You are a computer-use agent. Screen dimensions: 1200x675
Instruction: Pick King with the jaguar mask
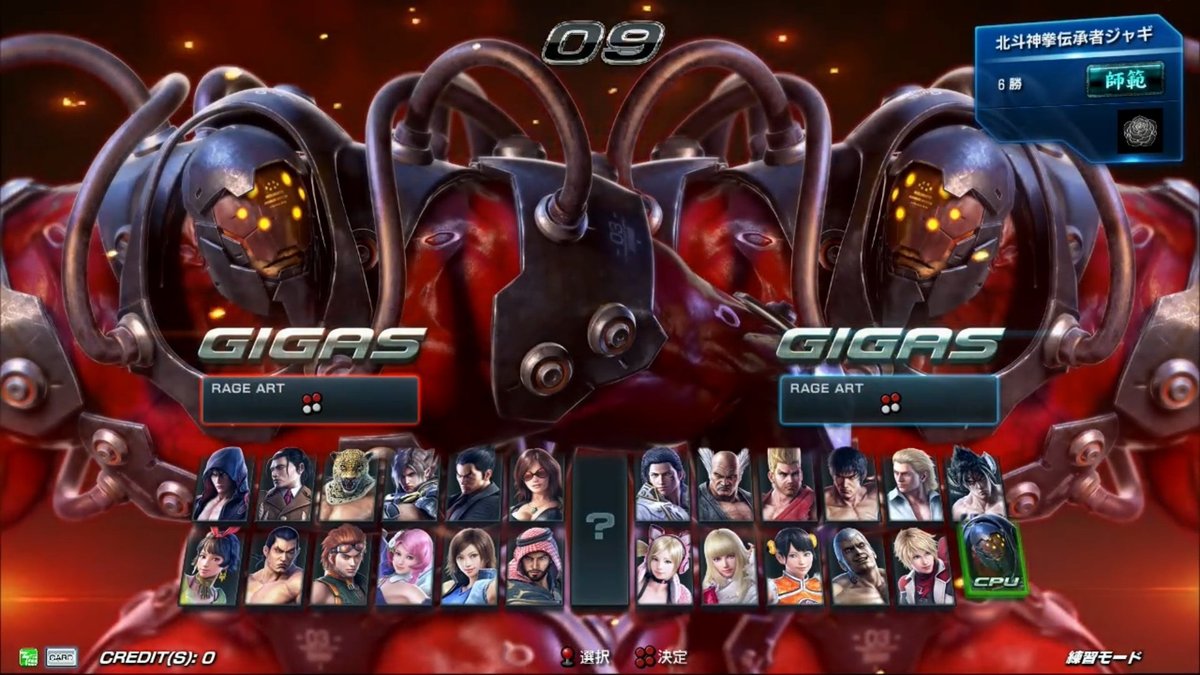(x=349, y=485)
